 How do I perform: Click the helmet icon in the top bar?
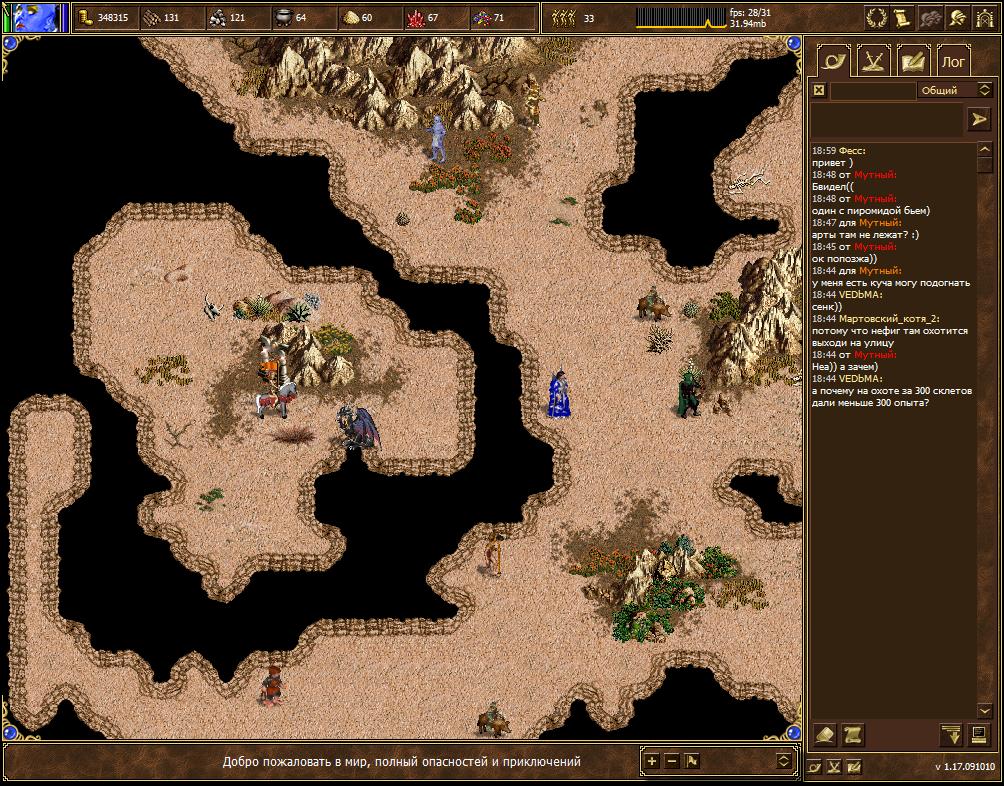coord(957,17)
